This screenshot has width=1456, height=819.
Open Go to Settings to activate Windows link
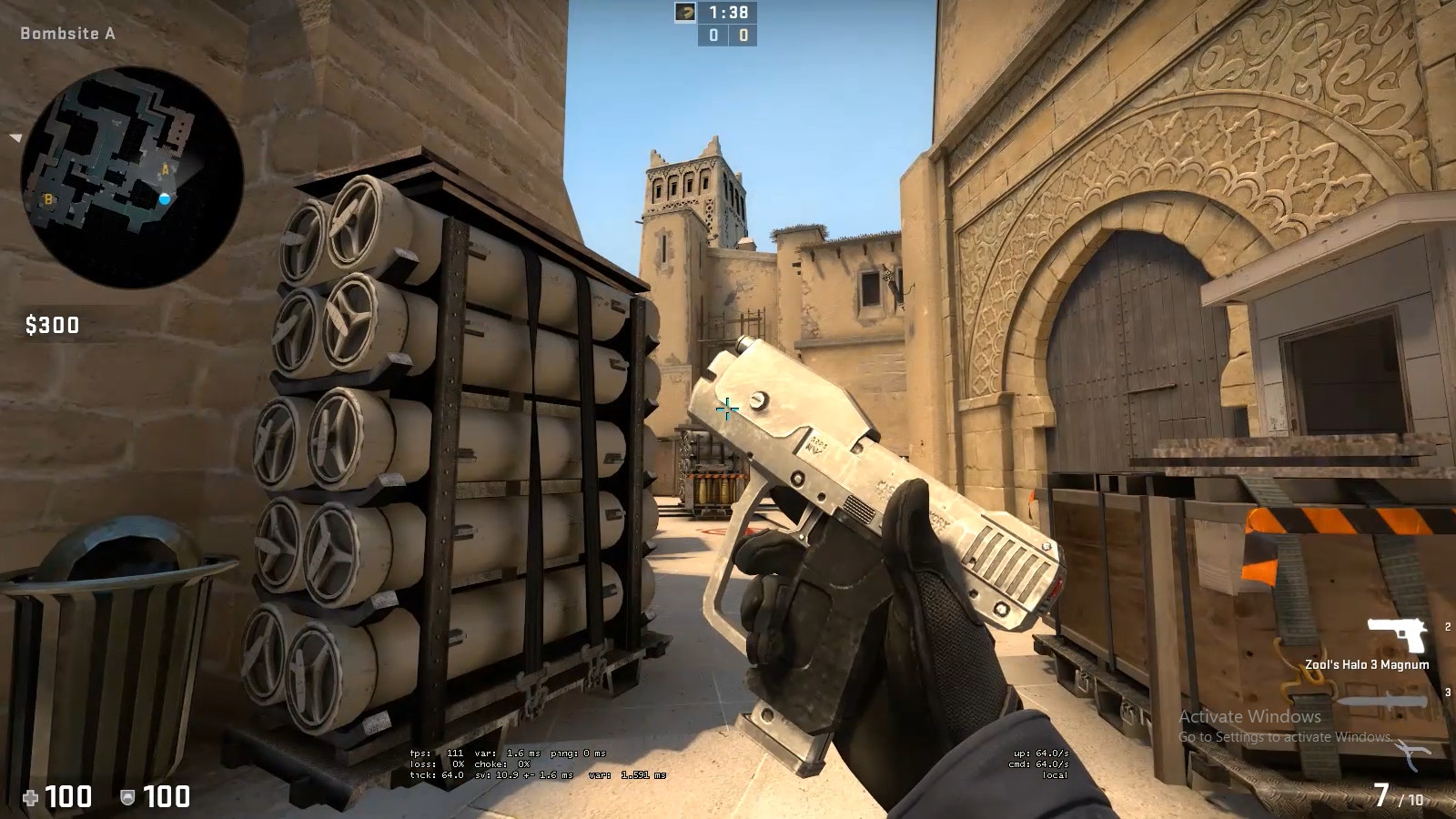[x=1285, y=739]
